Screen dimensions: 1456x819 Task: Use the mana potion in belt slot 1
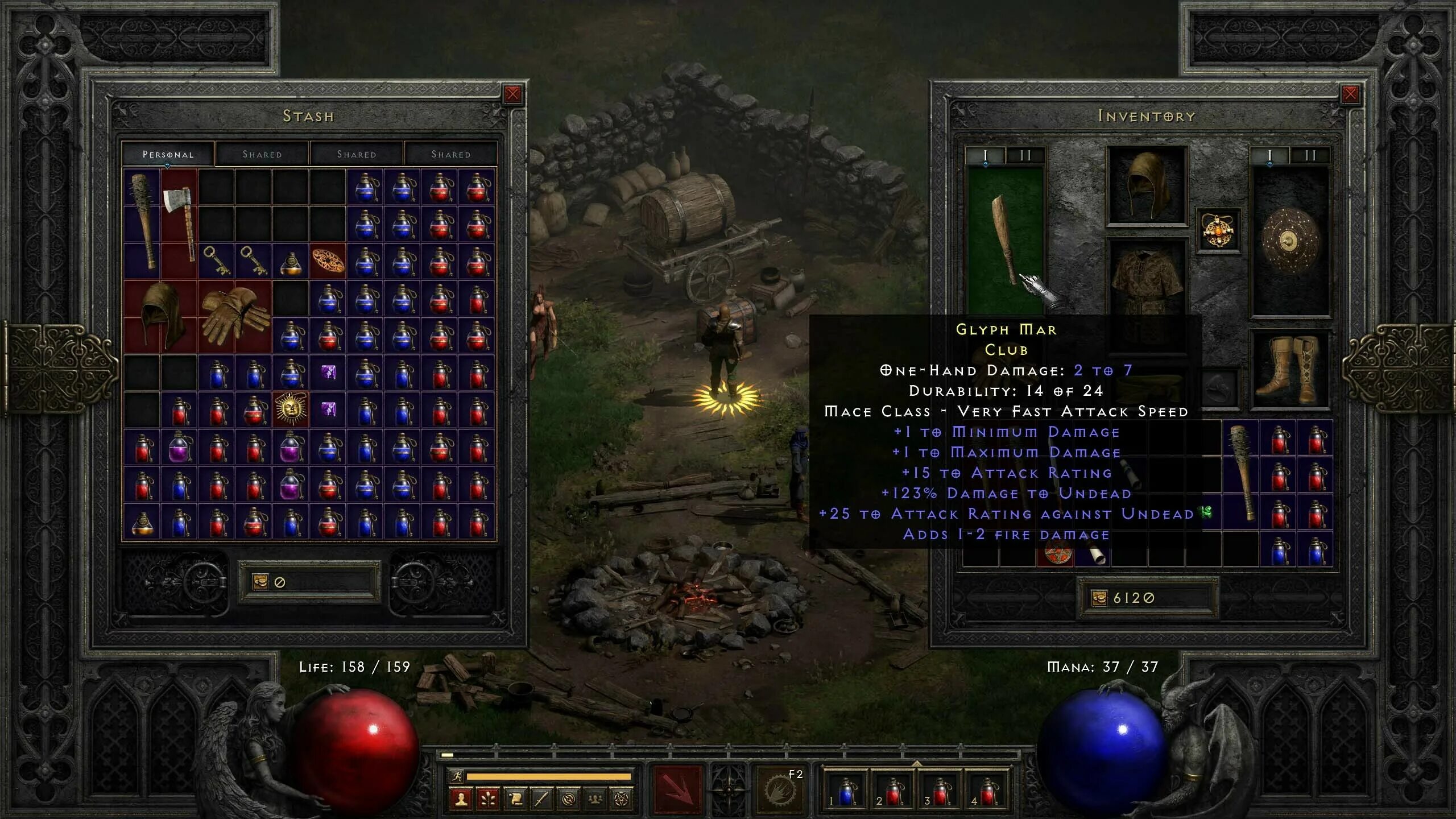pyautogui.click(x=845, y=791)
